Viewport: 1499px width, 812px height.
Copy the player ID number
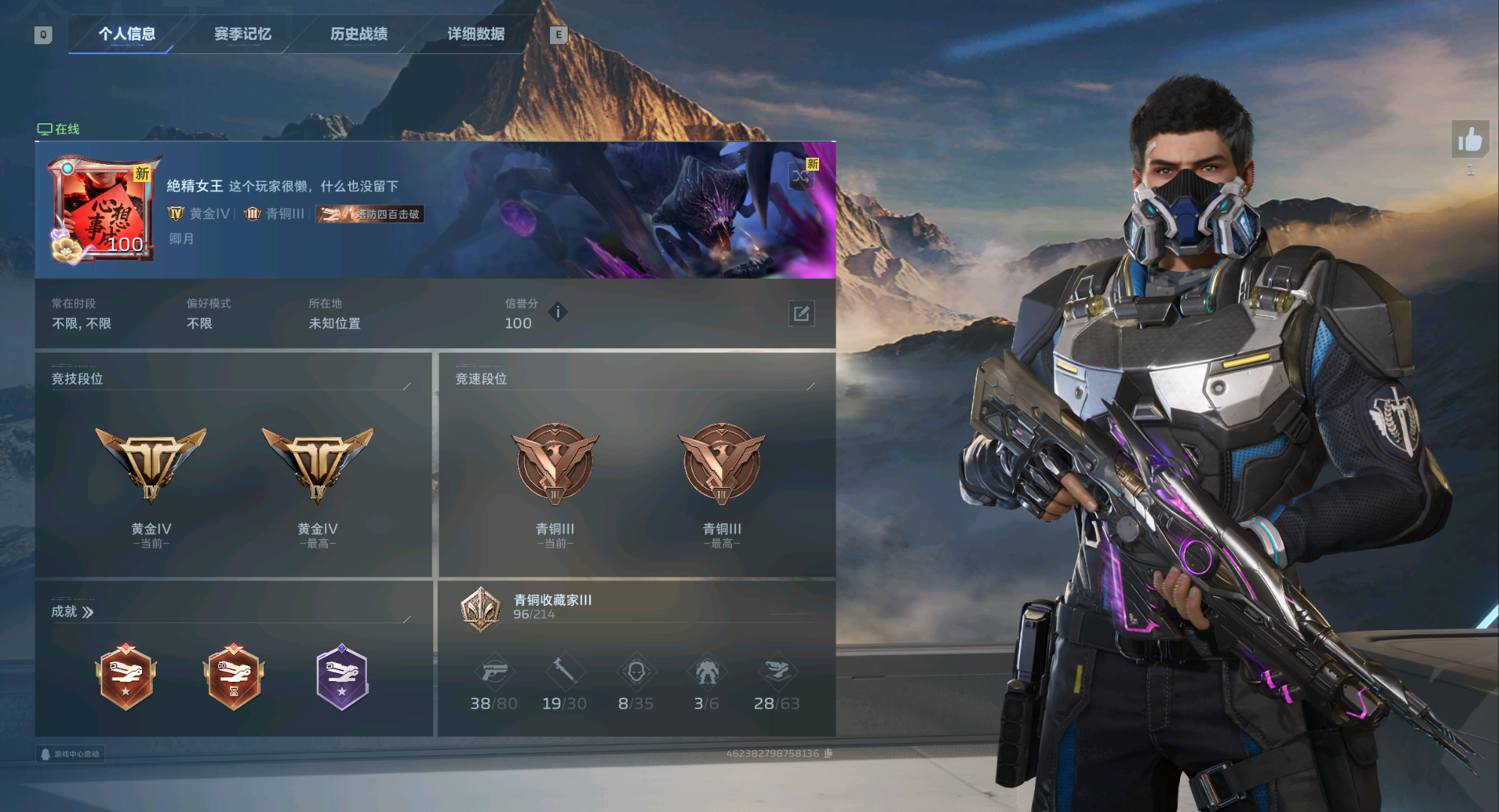tap(828, 753)
